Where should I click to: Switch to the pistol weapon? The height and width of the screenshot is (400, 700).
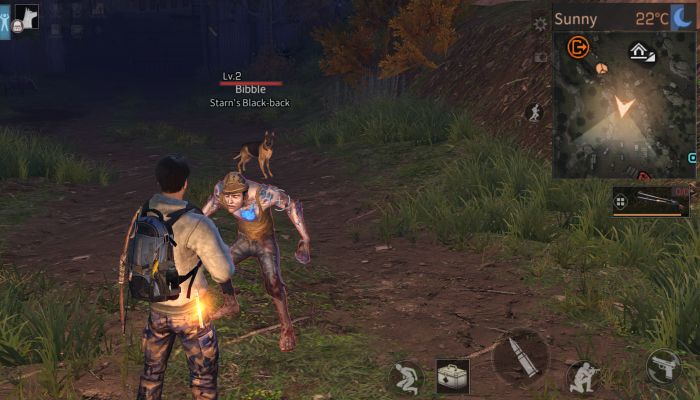(663, 367)
